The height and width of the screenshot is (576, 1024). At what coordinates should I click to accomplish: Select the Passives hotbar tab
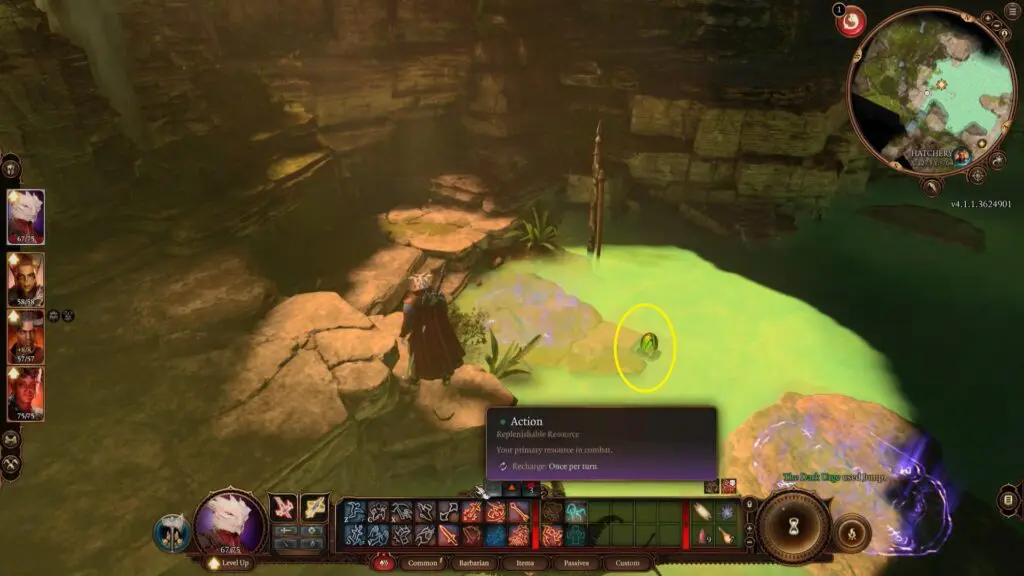click(x=574, y=563)
